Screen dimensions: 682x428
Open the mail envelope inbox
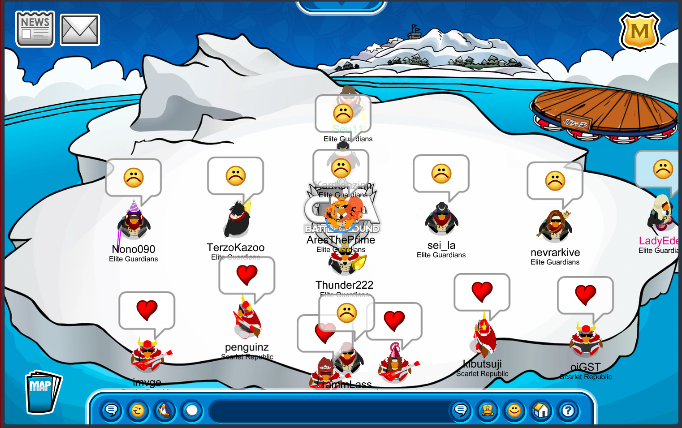coord(80,30)
